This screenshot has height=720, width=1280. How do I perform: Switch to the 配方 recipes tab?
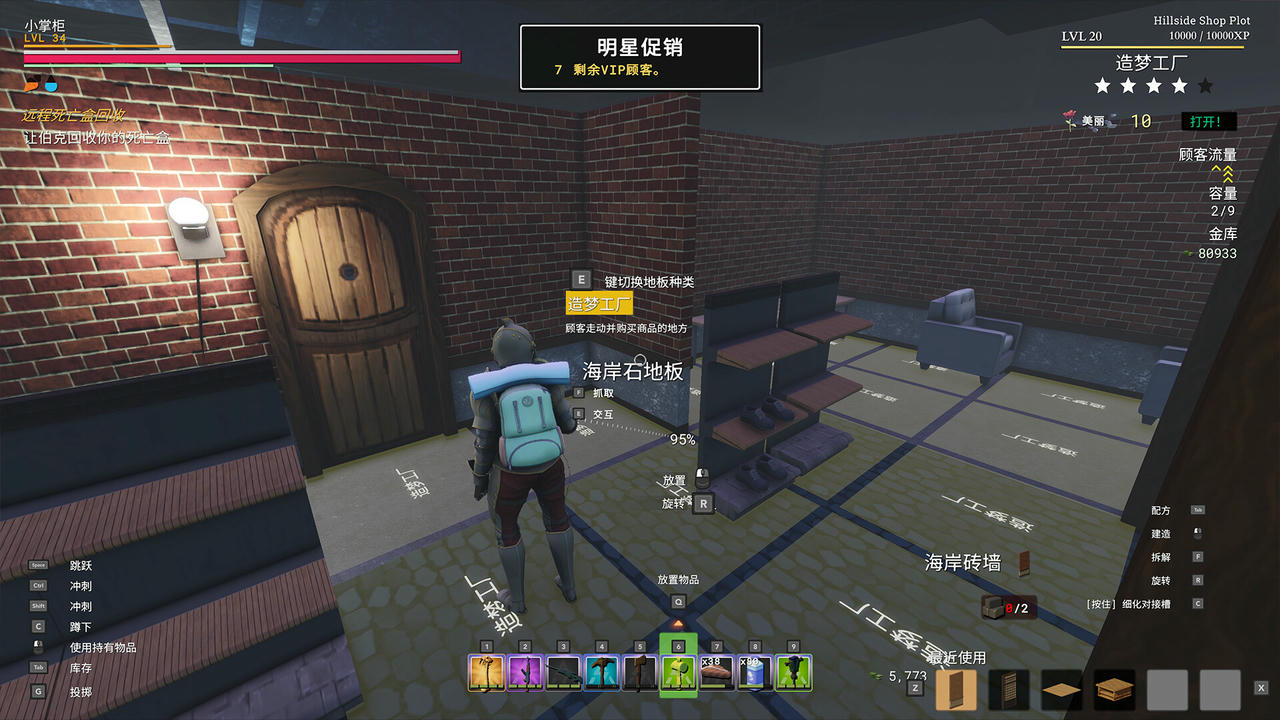pos(1163,510)
